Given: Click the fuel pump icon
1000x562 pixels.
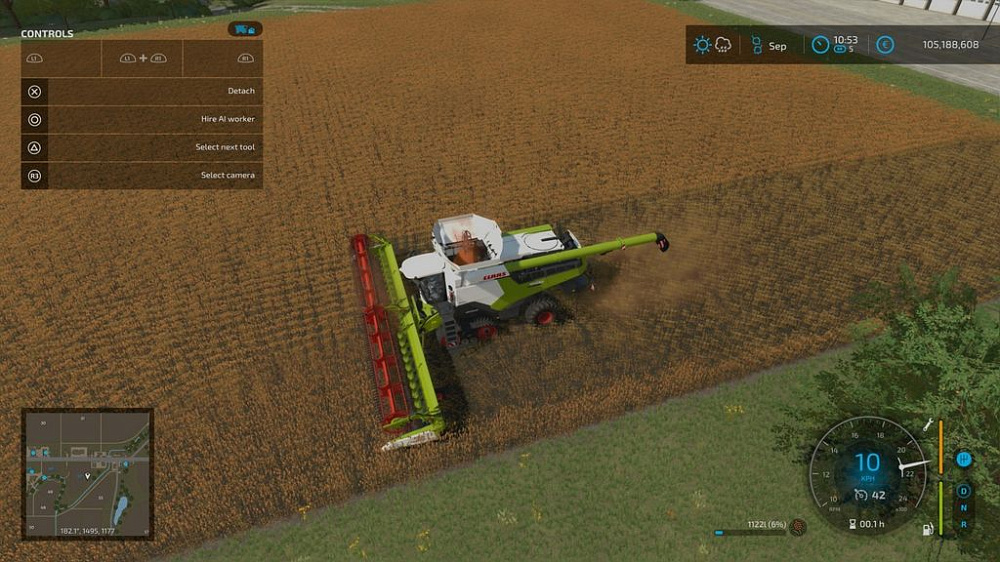Looking at the screenshot, I should point(926,527).
